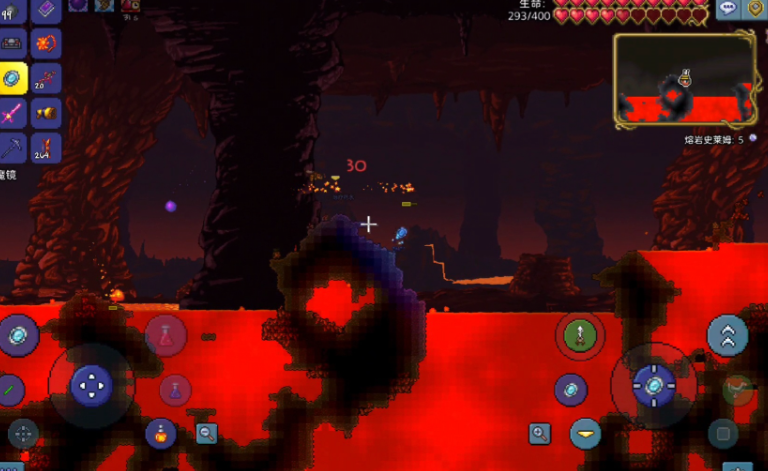Click the zoom-out magnifier button
The image size is (768, 471).
[x=207, y=433]
